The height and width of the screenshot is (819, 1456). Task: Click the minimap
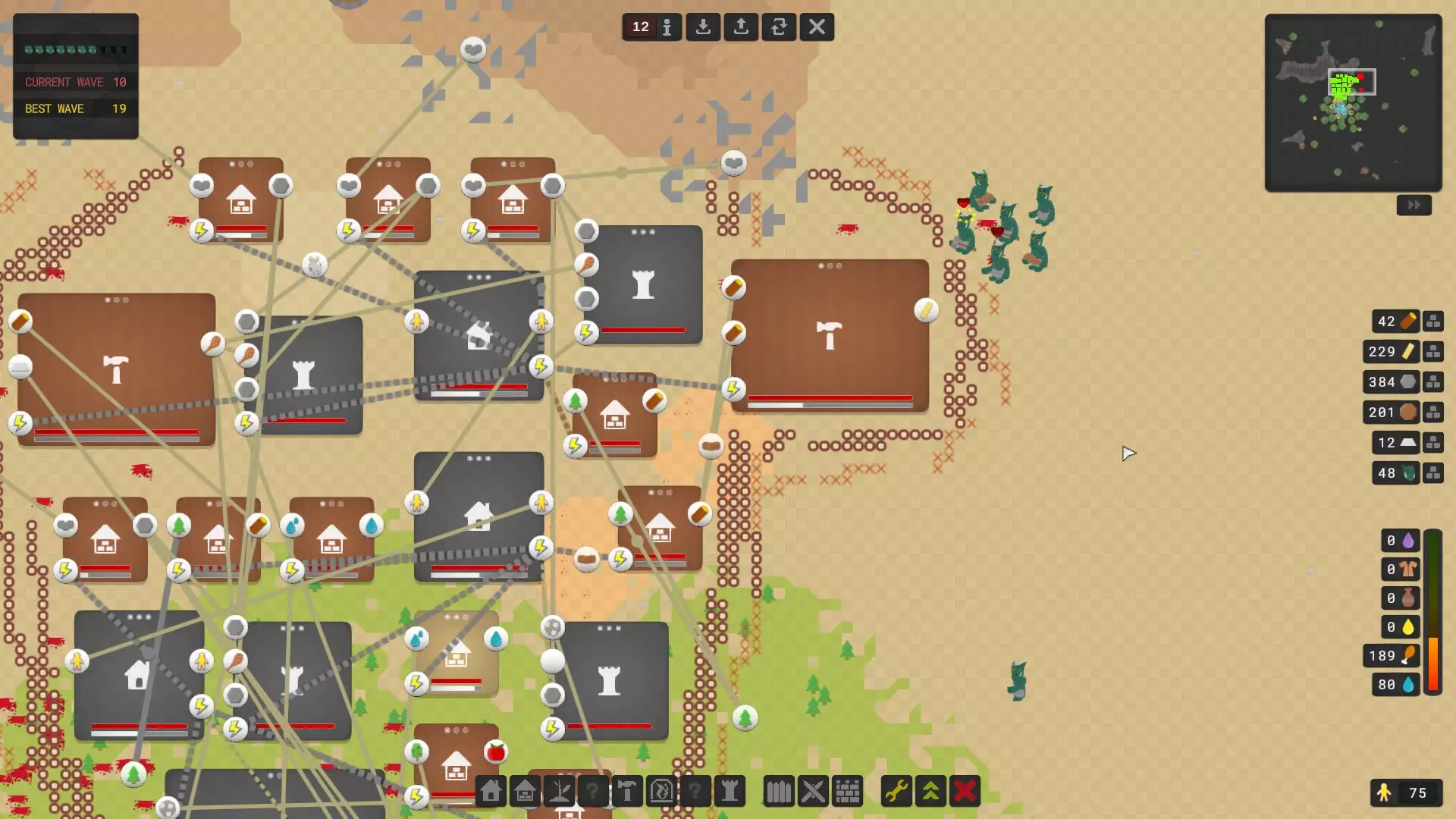tap(1353, 102)
